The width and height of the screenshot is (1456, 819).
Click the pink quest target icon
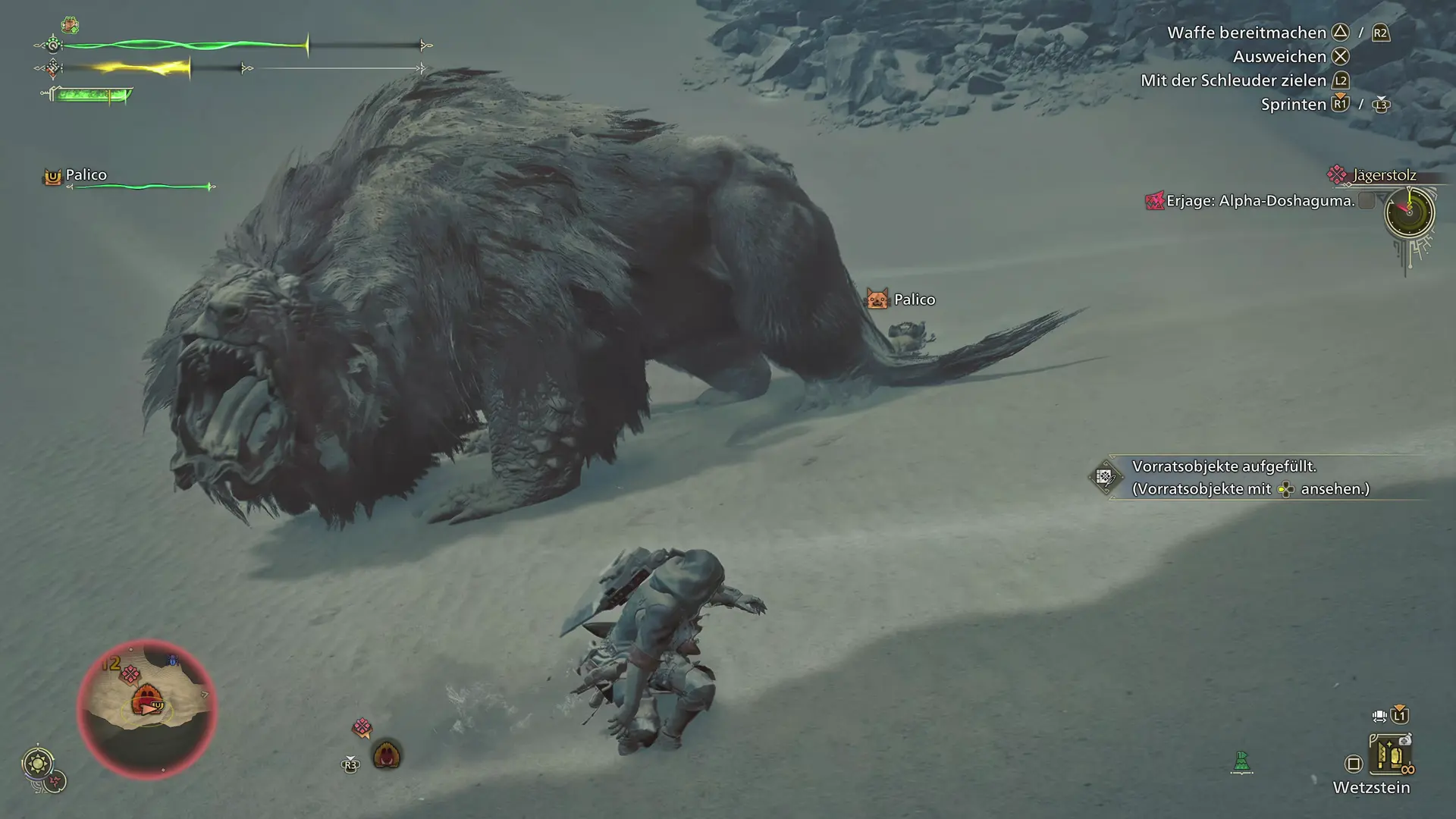(x=362, y=728)
